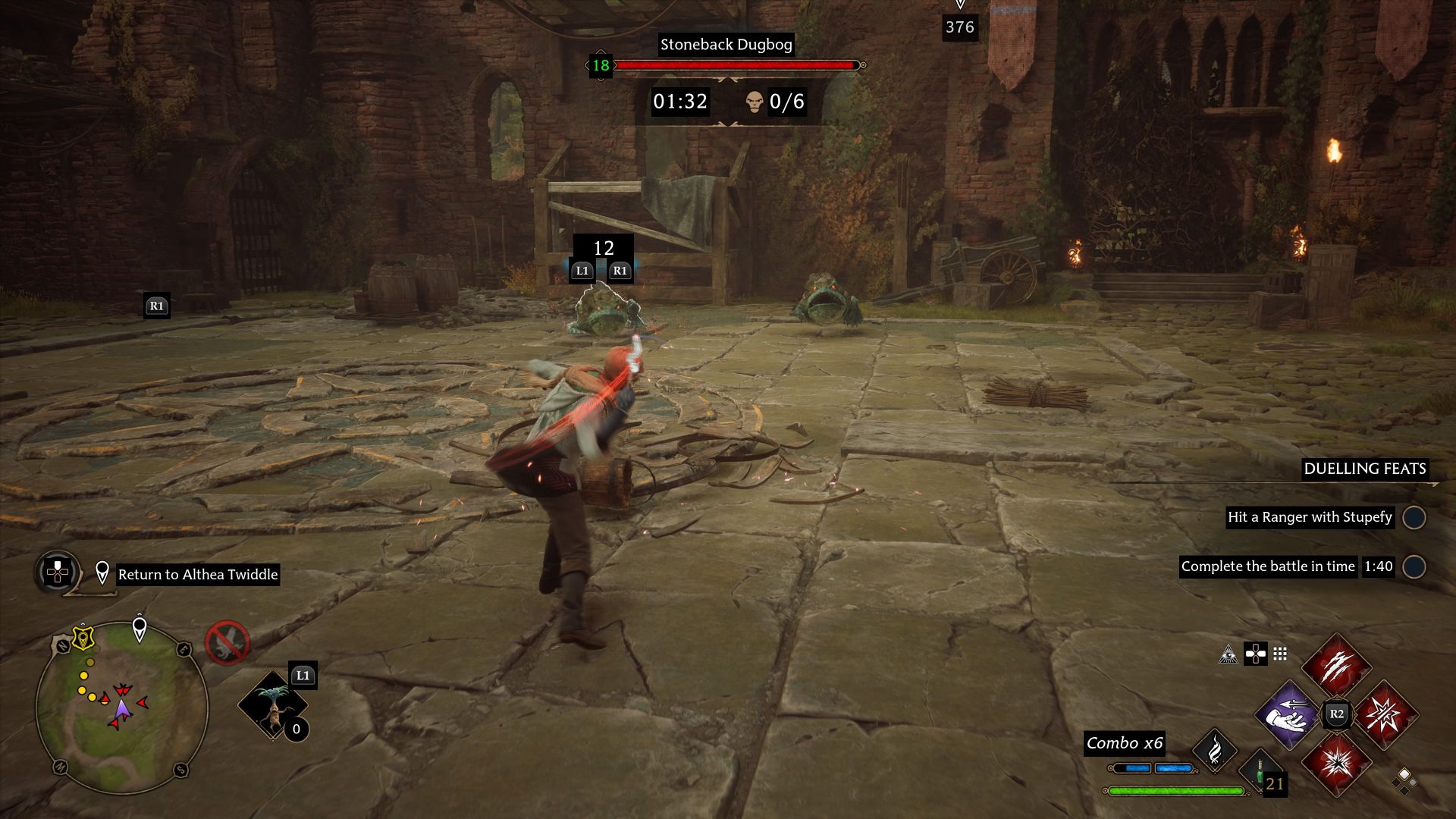
Task: Open the dotted grid menu icon
Action: click(x=1280, y=654)
